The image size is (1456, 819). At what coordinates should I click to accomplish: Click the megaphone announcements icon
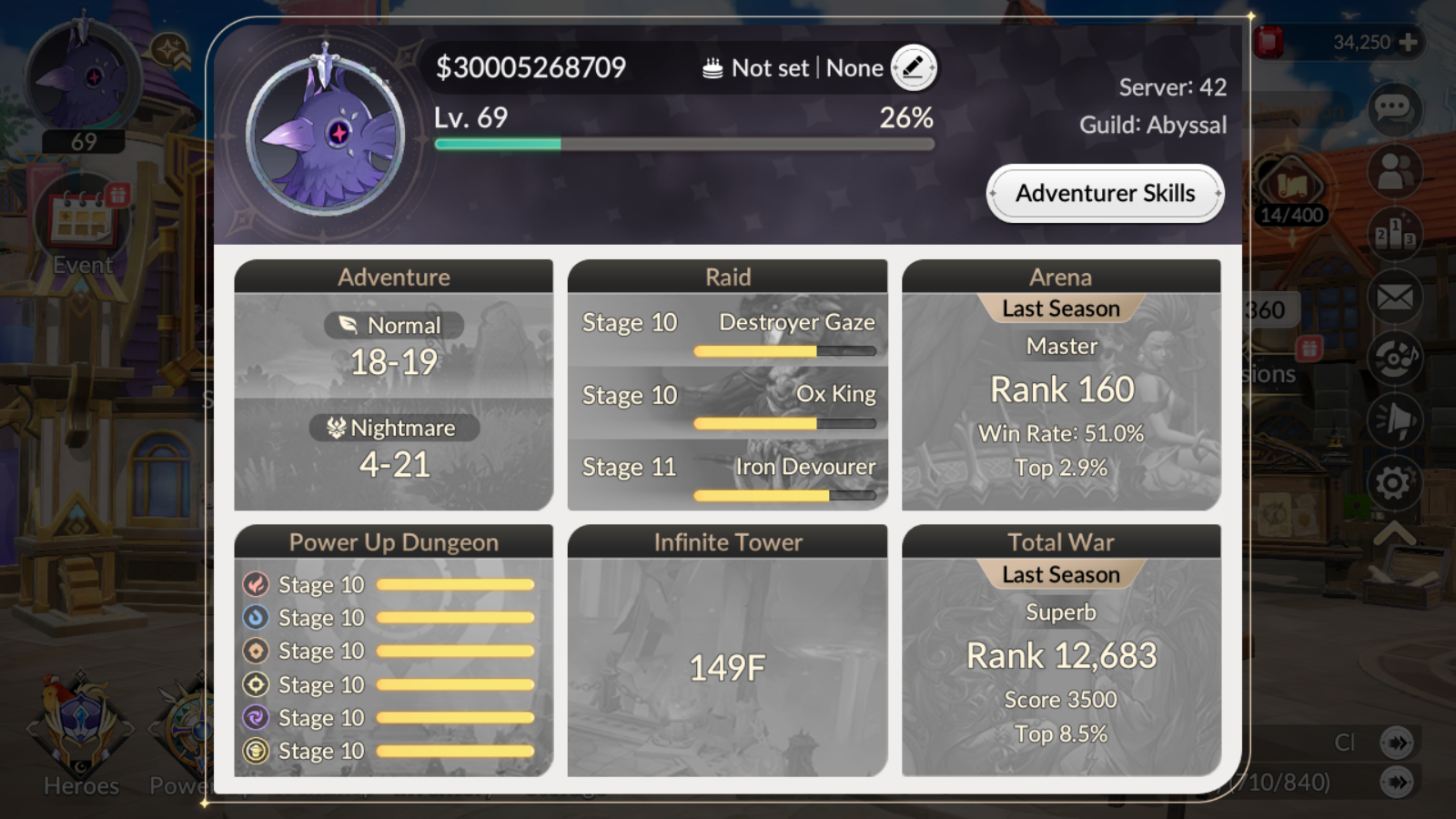pos(1393,420)
